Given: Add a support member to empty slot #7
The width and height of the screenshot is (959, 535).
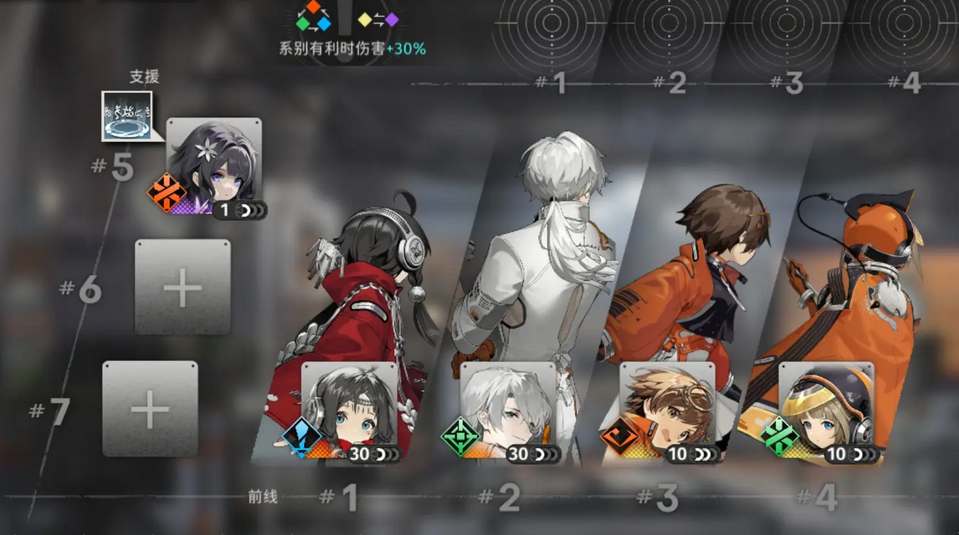Looking at the screenshot, I should click(150, 408).
